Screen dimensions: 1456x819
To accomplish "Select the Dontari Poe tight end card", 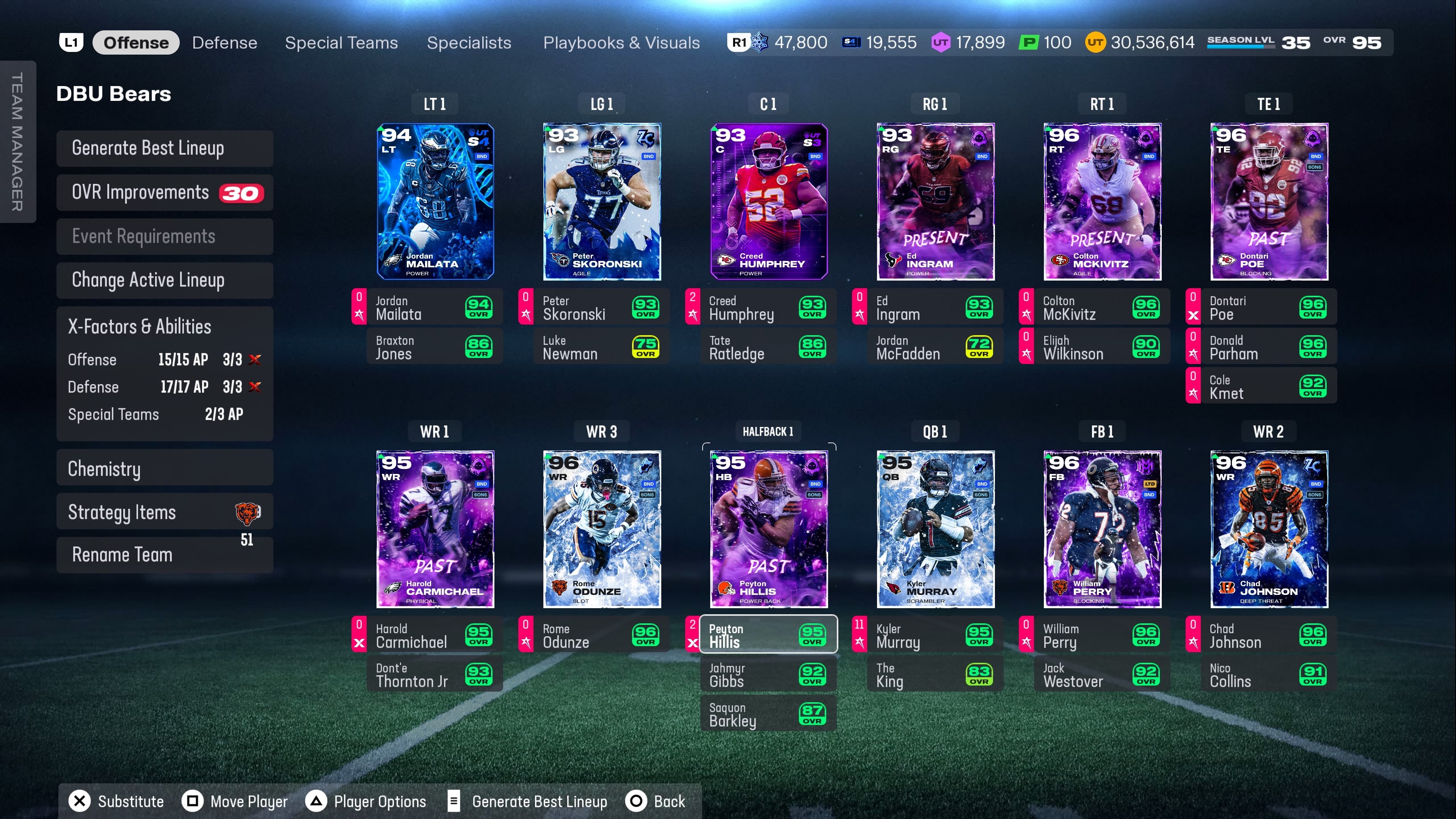I will pos(1269,202).
